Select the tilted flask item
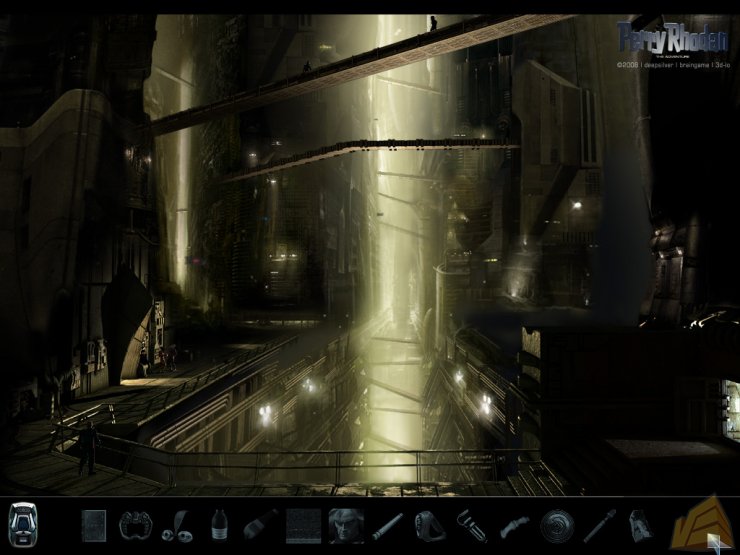This screenshot has height=555, width=740. 258,524
